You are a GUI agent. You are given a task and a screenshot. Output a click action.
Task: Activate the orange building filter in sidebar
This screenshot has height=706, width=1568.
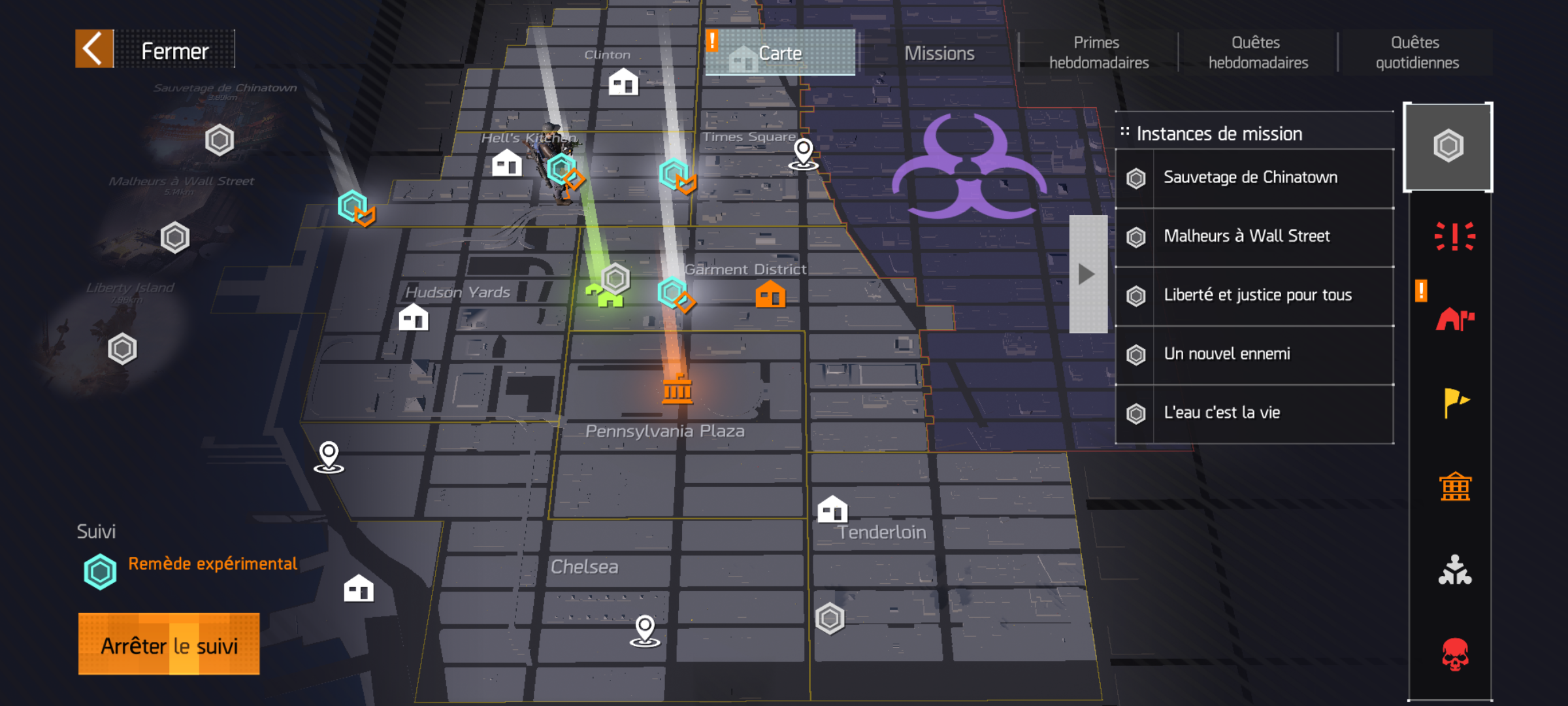click(1454, 487)
